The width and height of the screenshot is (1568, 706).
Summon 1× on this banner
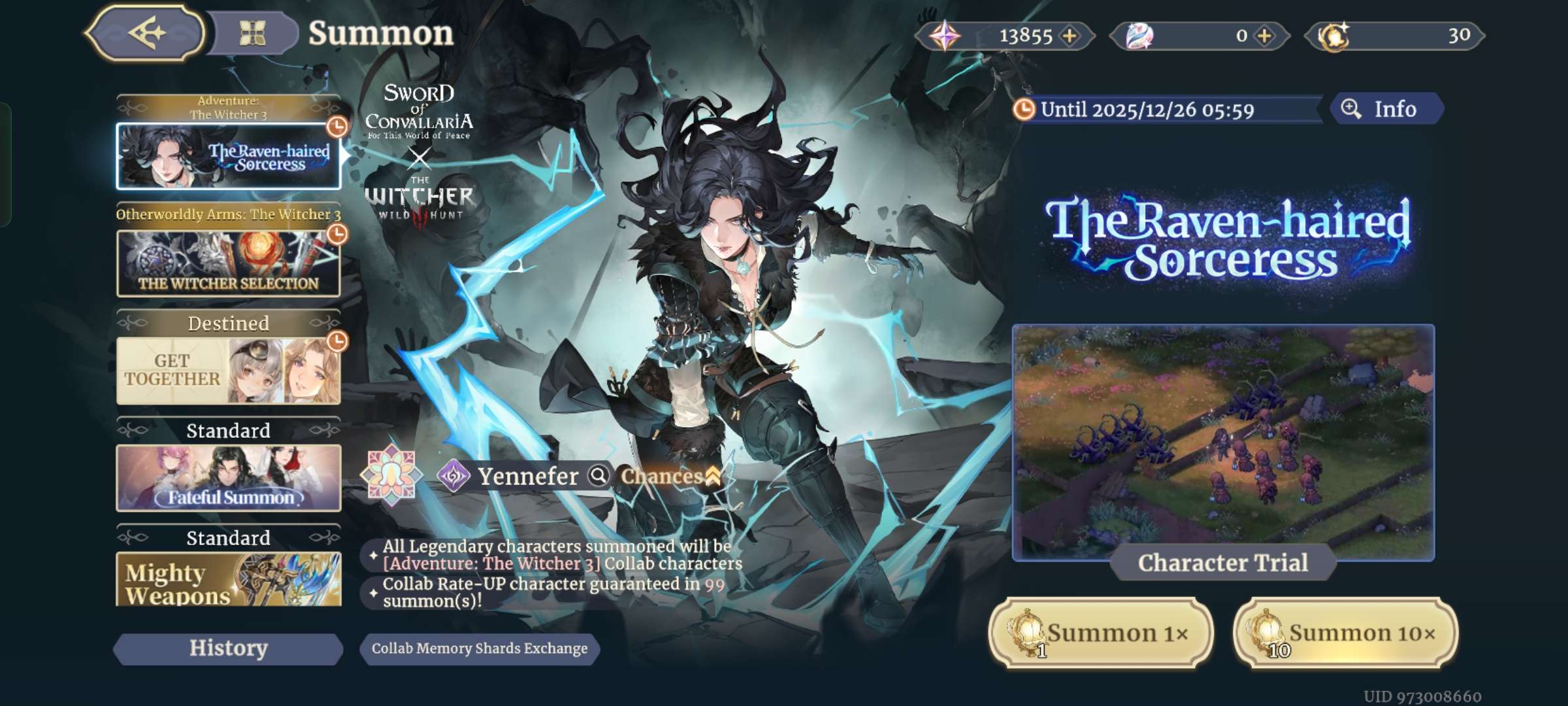tap(1101, 633)
